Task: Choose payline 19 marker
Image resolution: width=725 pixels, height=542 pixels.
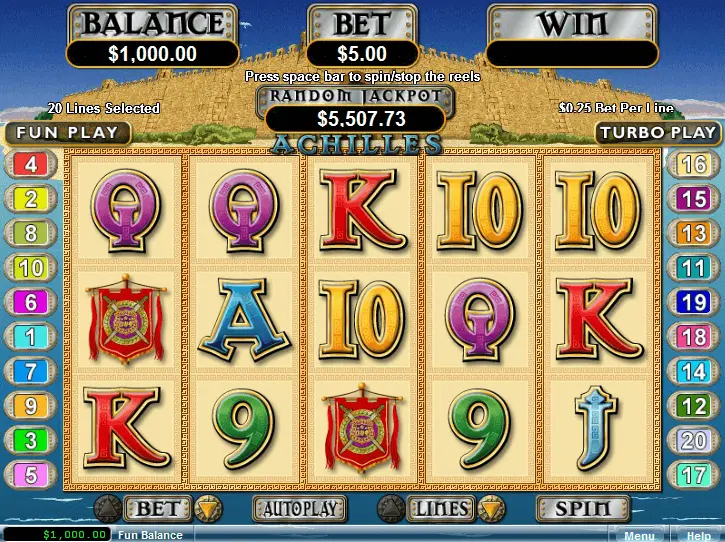Action: 693,302
